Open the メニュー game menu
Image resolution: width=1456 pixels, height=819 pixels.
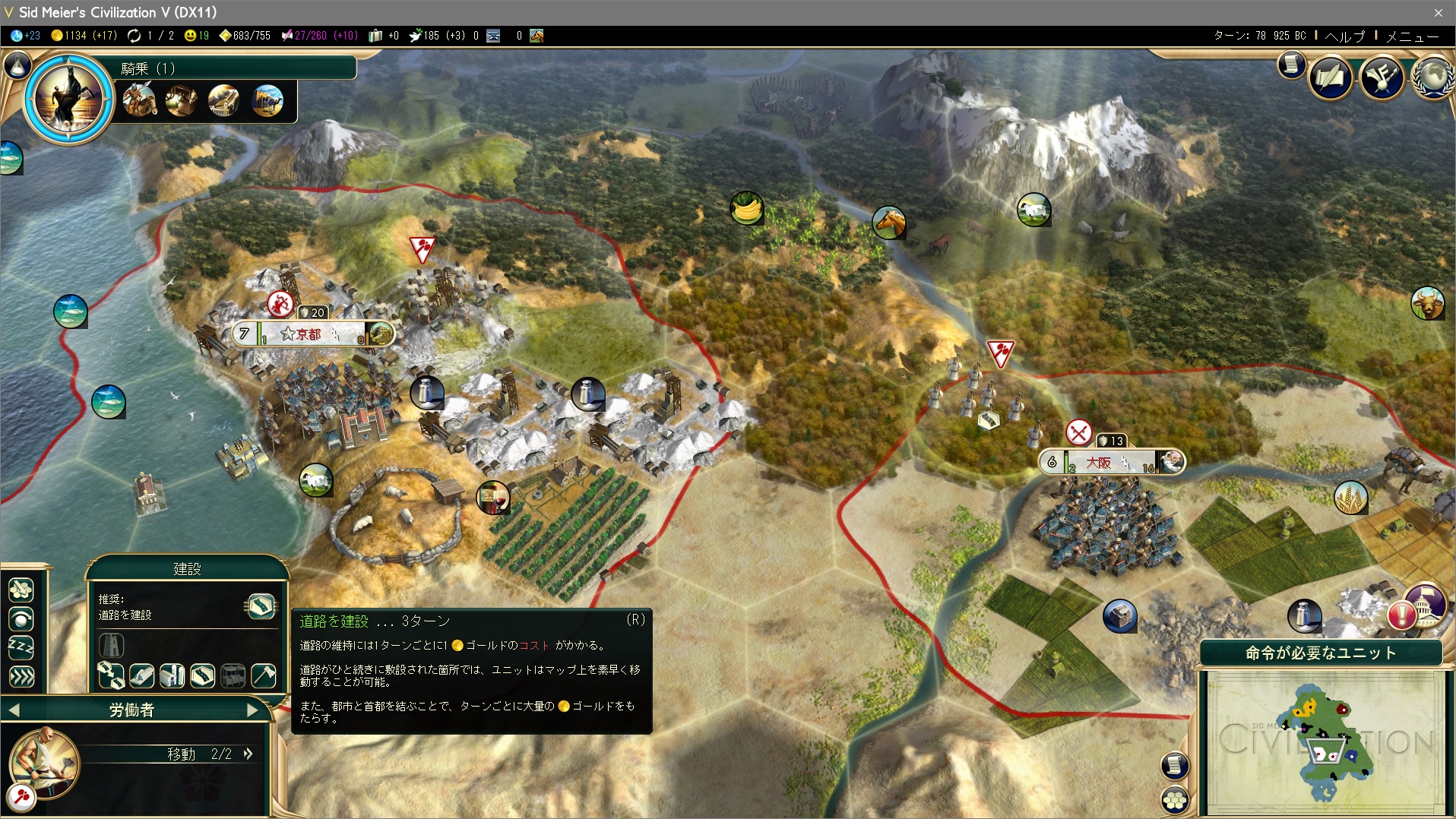click(x=1412, y=36)
